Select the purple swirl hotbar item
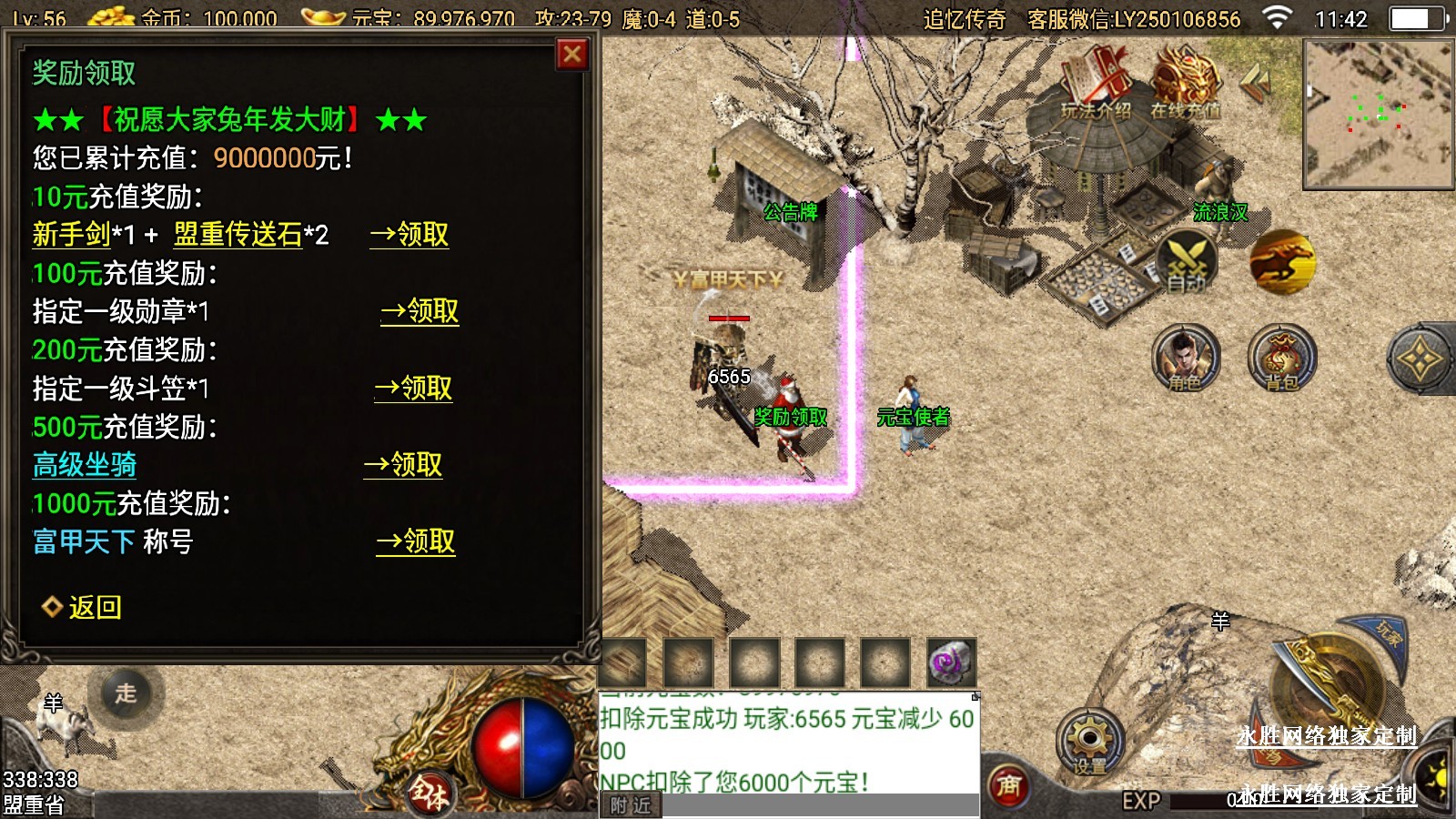The height and width of the screenshot is (819, 1456). click(x=951, y=662)
